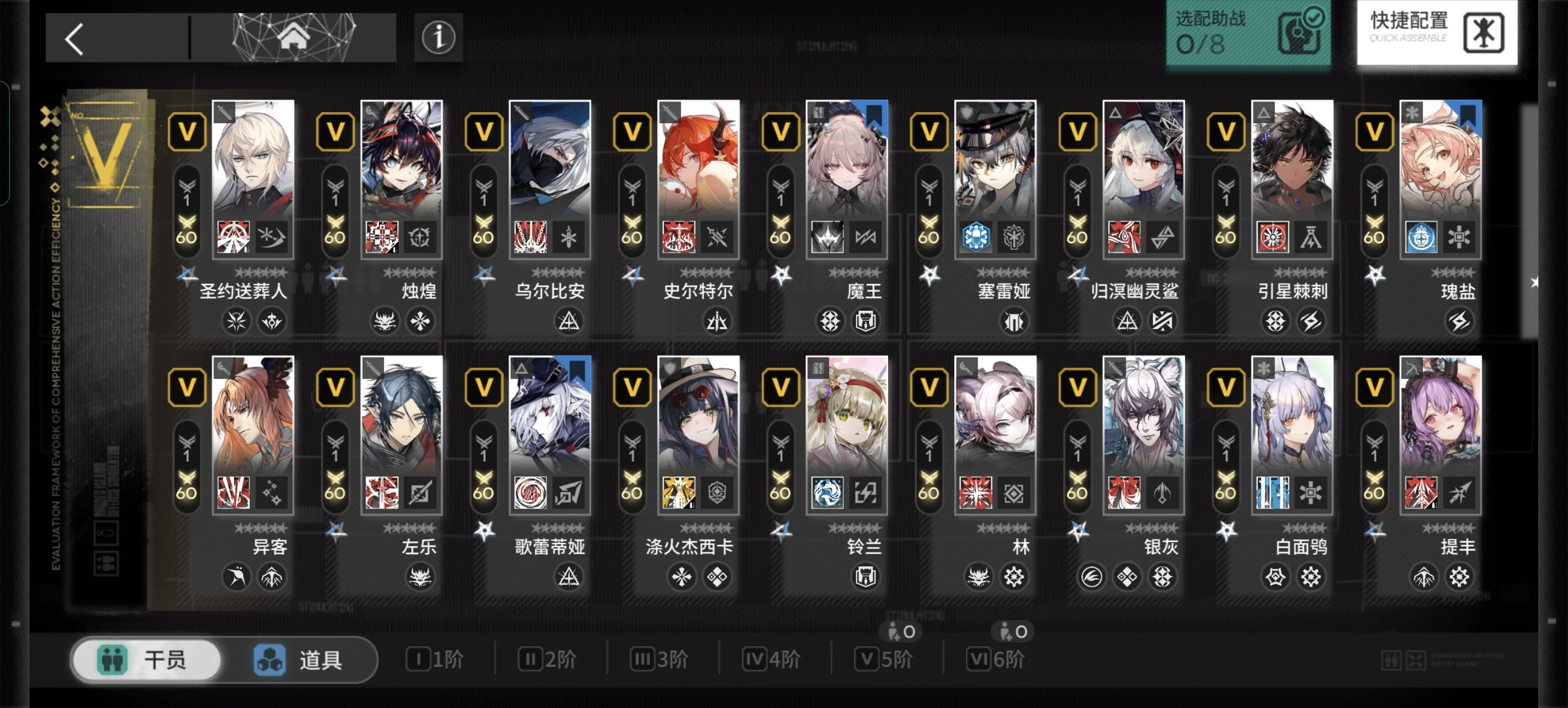Open 快捷配置 quick assemble
The image size is (1568, 708).
click(x=1436, y=32)
